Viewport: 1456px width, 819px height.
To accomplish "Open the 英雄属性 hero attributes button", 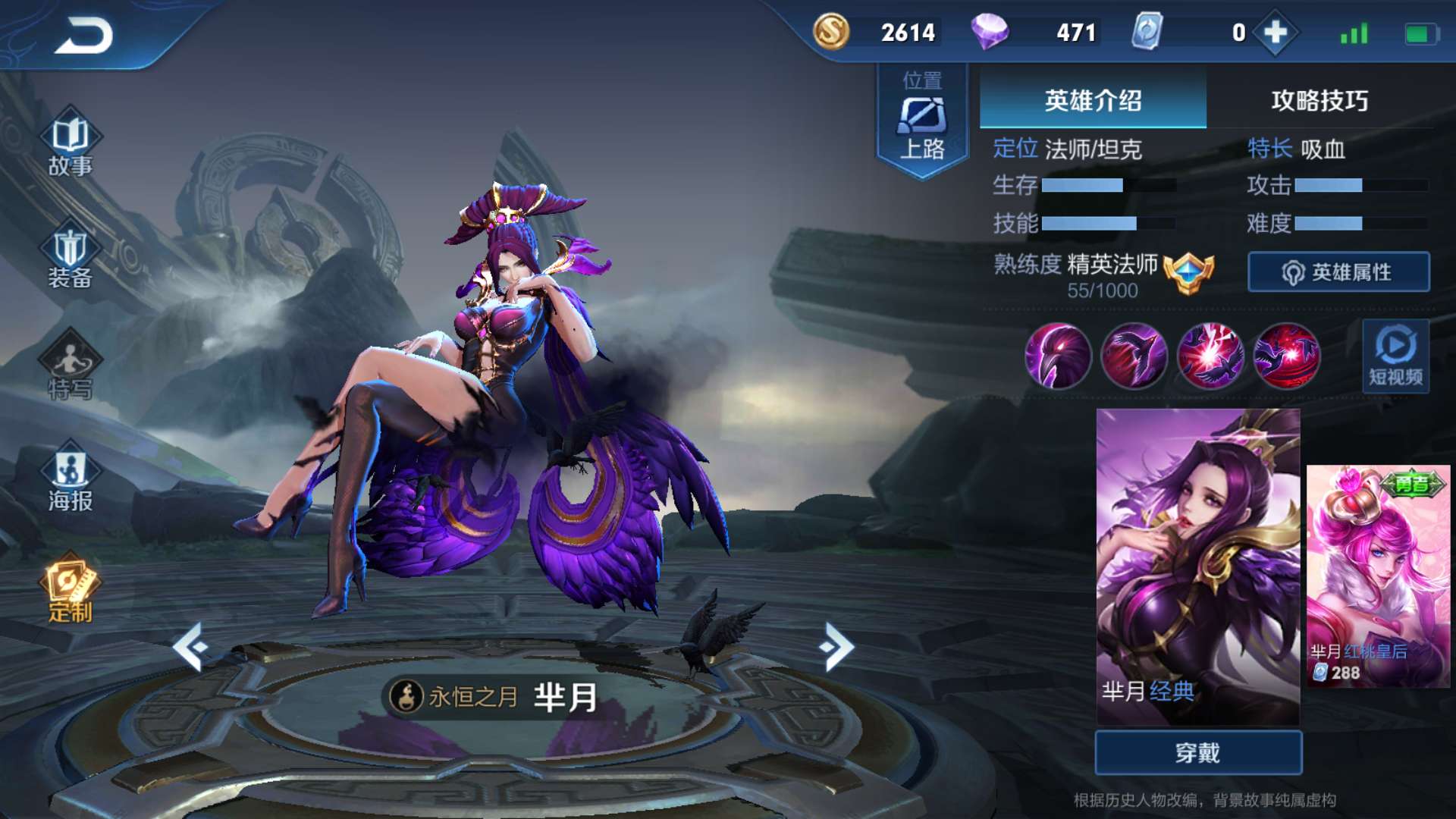I will (1338, 272).
